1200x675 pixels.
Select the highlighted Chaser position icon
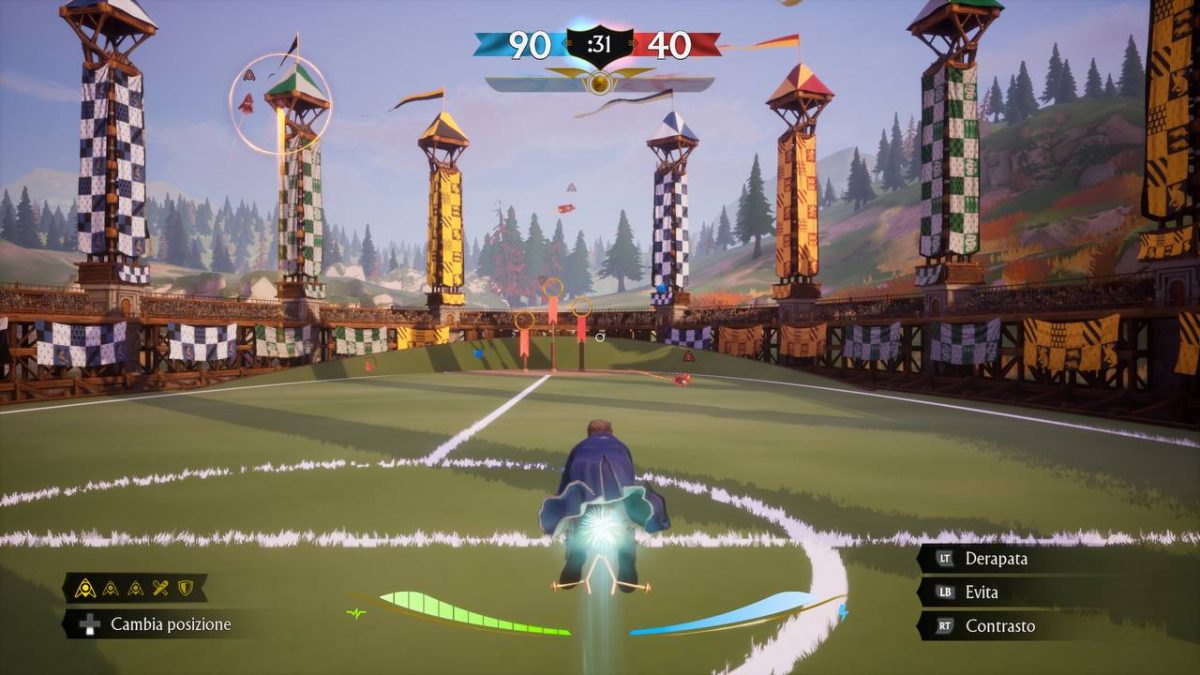coord(86,588)
